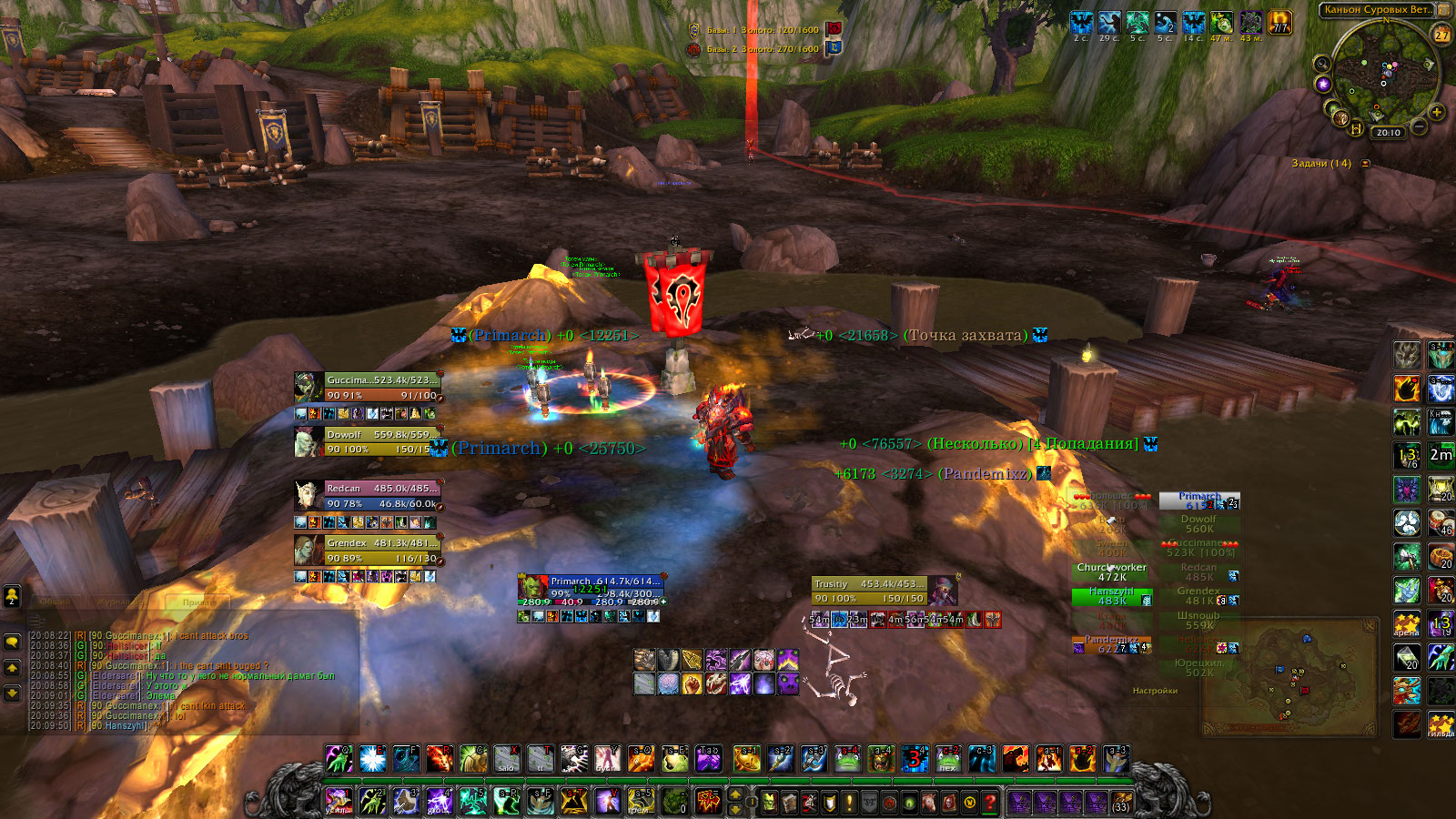Use the гильда macro button
The width and height of the screenshot is (1456, 819).
[x=1441, y=724]
